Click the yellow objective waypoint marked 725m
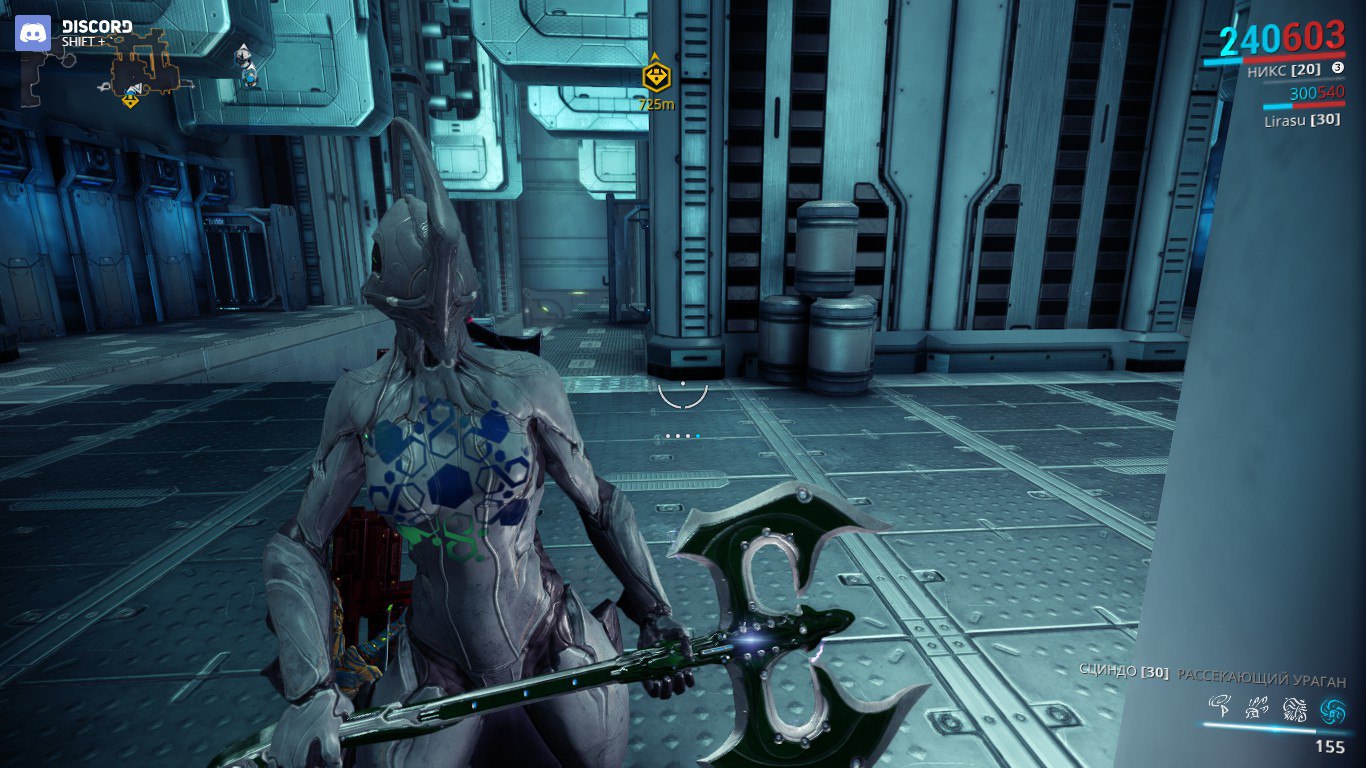Screen dimensions: 1366x768 tap(656, 76)
